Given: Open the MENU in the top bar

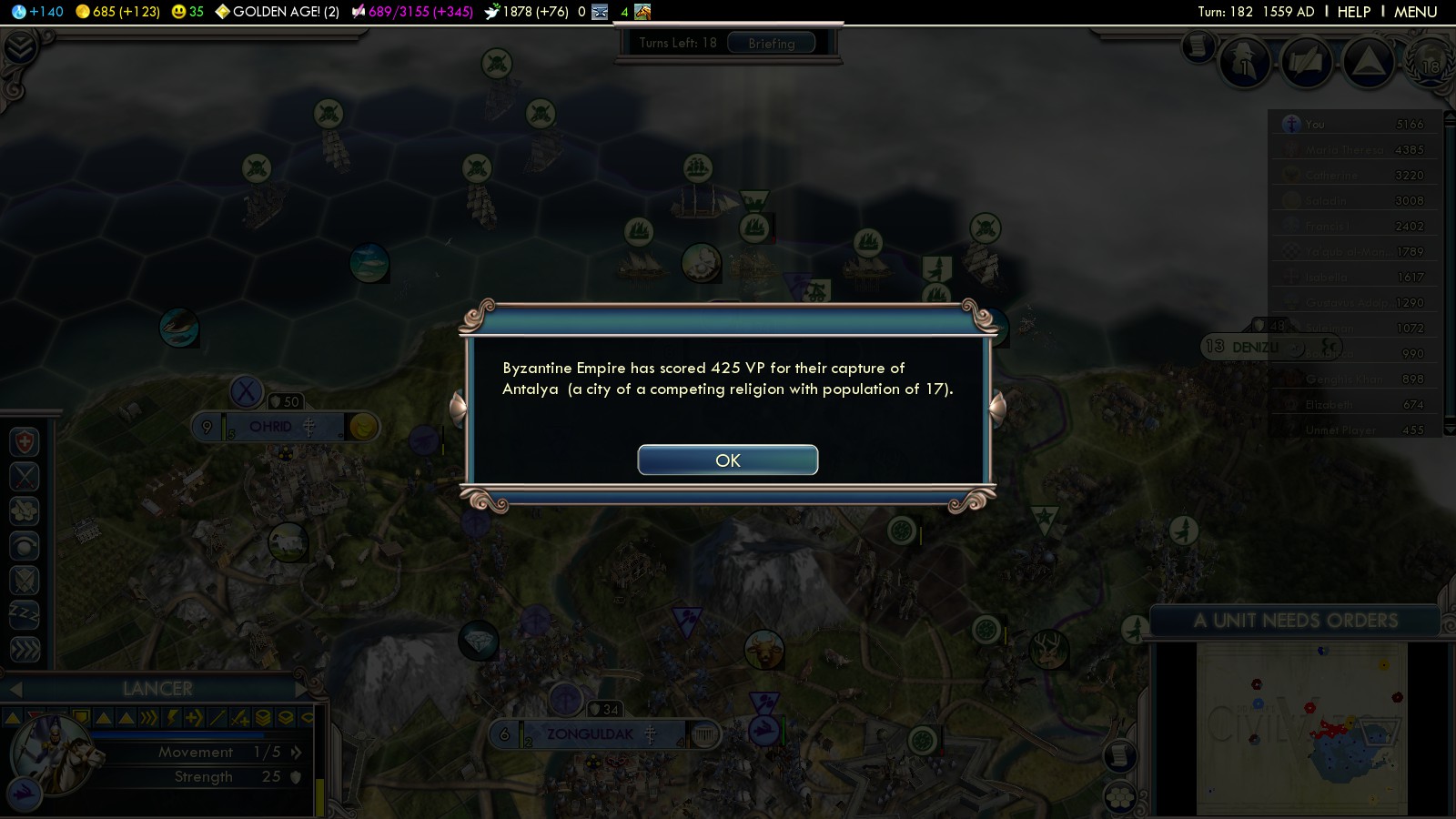Looking at the screenshot, I should coord(1415,12).
